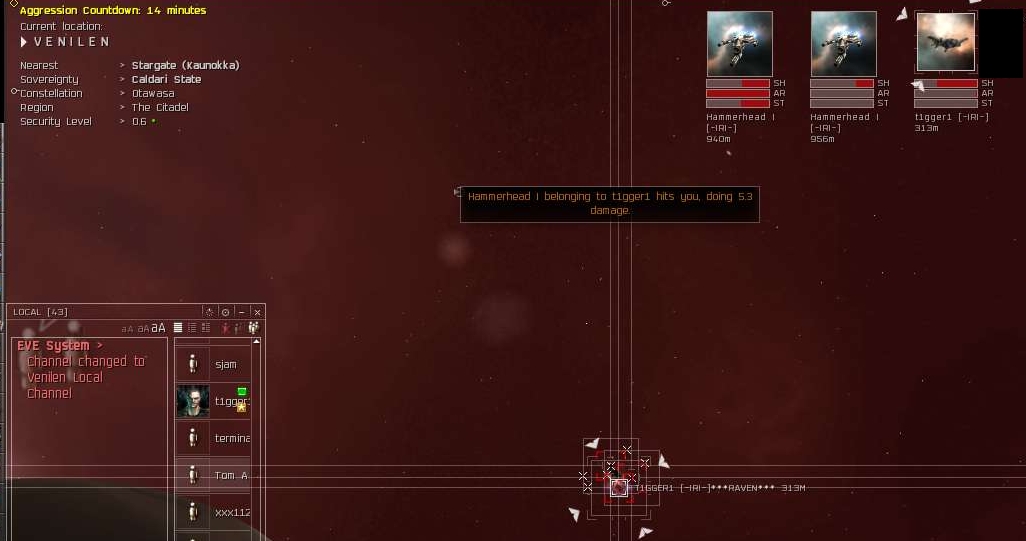Image resolution: width=1026 pixels, height=541 pixels.
Task: Minimize the Local chat window
Action: tap(241, 312)
